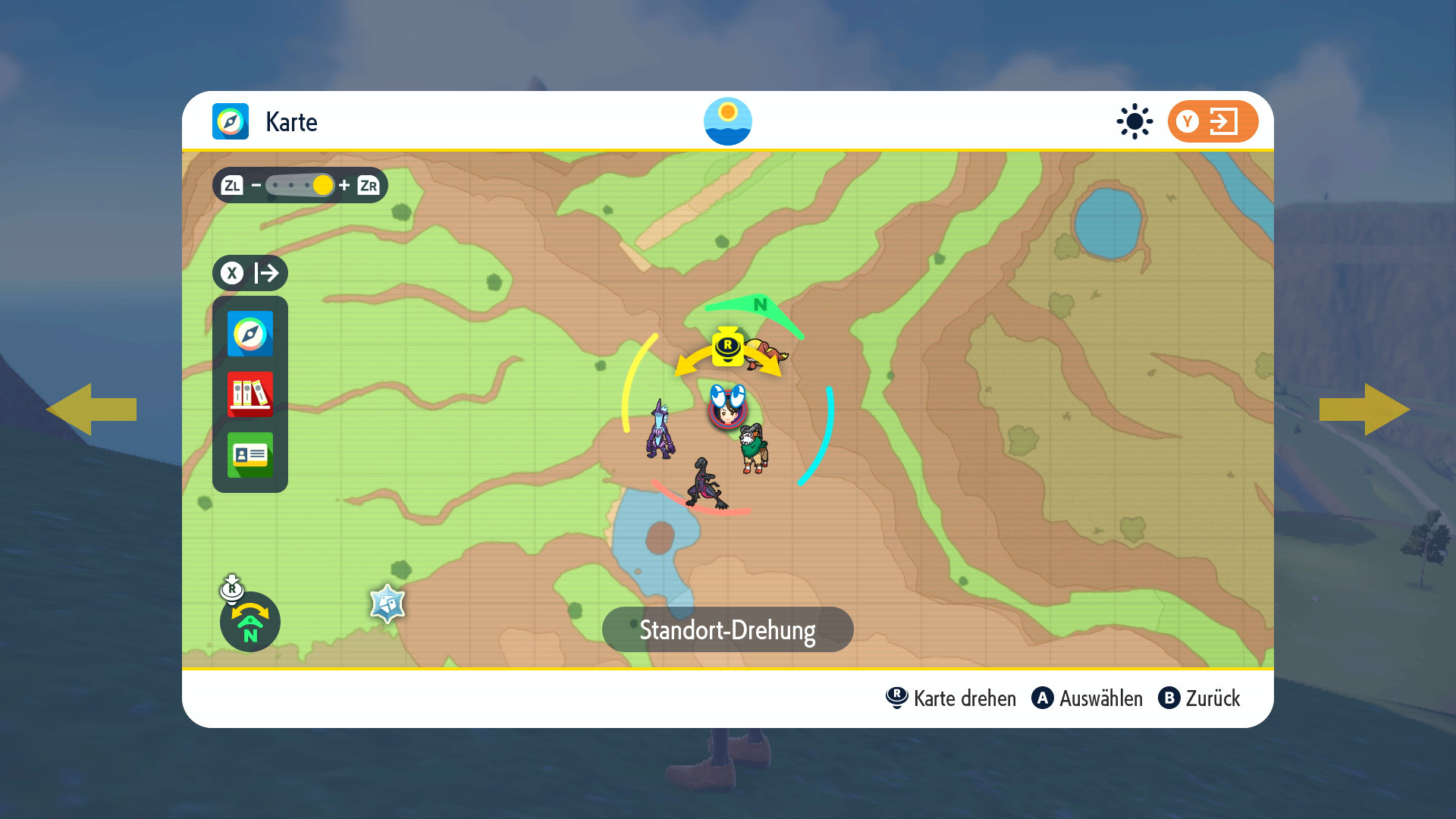This screenshot has width=1456, height=819.
Task: Select the player character marker
Action: tap(728, 409)
